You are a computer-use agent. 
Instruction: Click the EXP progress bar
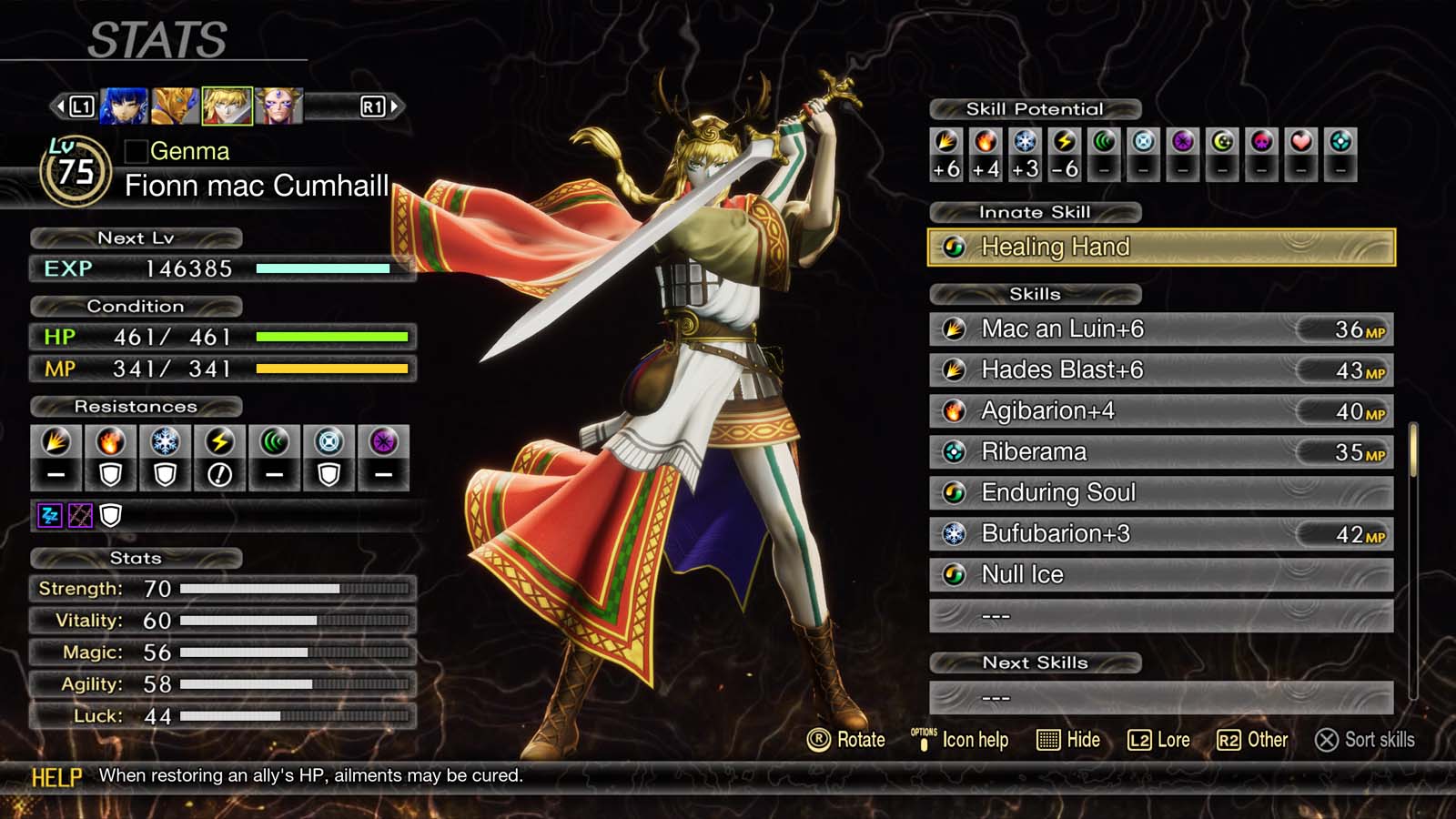coord(323,268)
